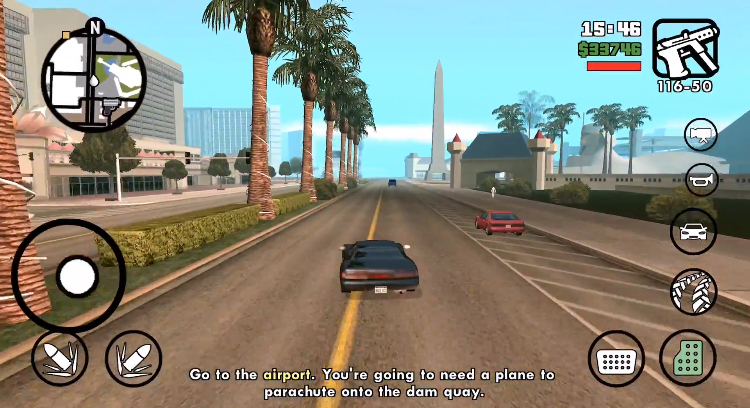Tap the steering joystick knob
Viewport: 750px width, 408px height.
pos(76,276)
